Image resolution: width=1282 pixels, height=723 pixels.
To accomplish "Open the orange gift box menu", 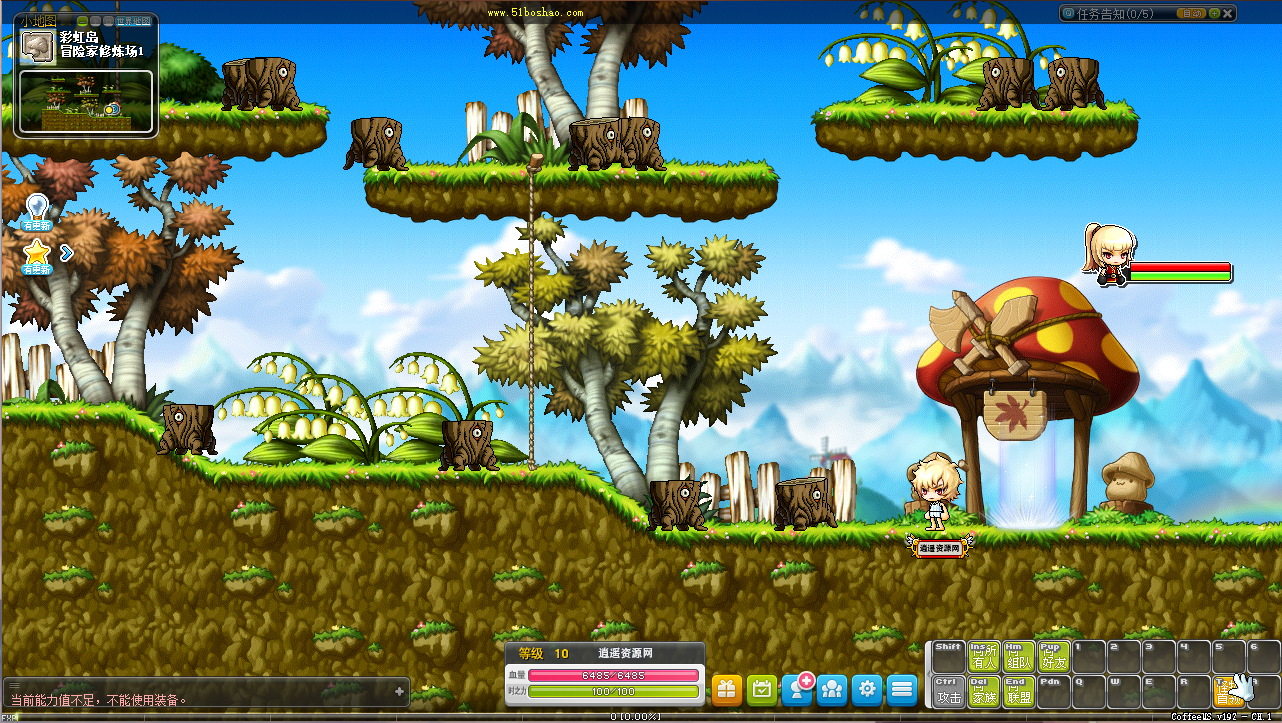I will [x=727, y=689].
